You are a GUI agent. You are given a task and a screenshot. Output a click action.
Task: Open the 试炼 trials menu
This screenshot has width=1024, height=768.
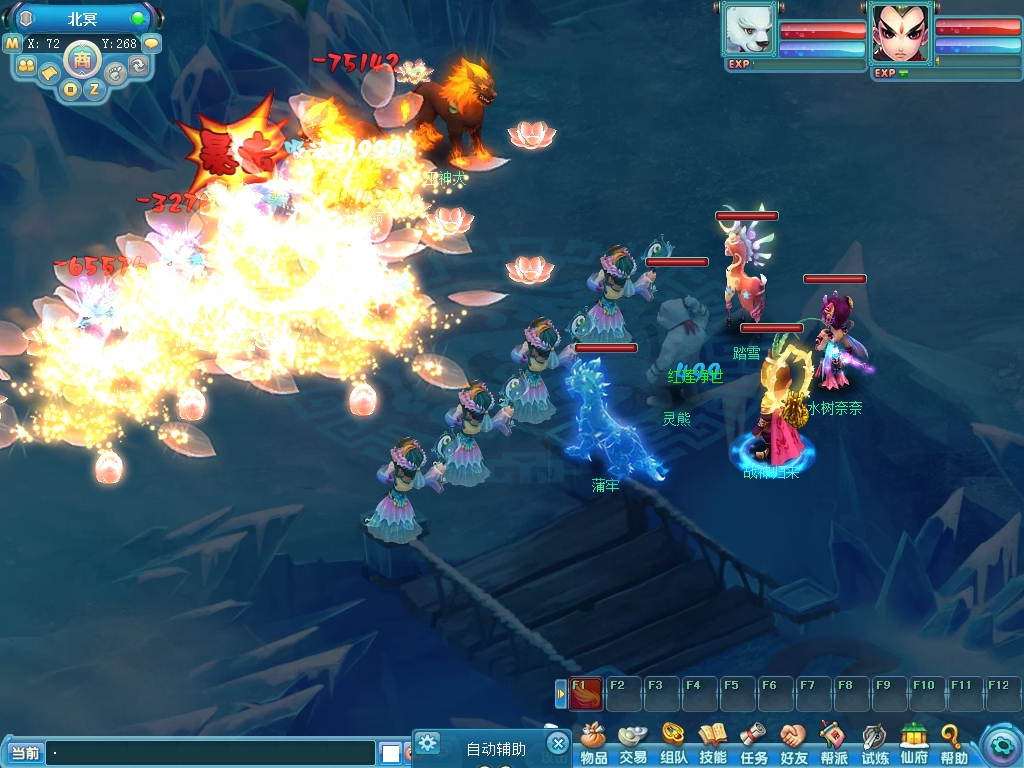point(874,743)
